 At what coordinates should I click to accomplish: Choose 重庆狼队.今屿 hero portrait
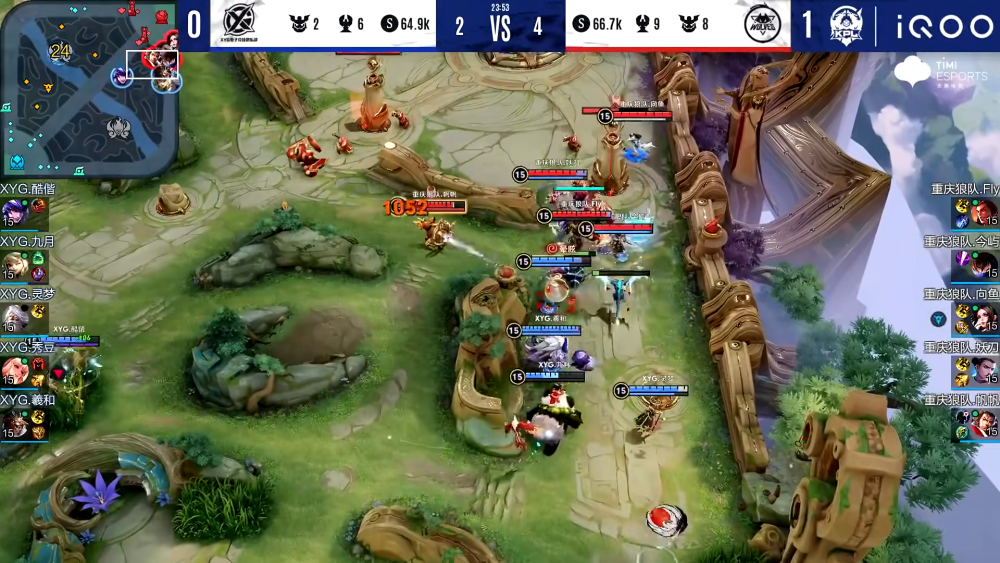[986, 265]
